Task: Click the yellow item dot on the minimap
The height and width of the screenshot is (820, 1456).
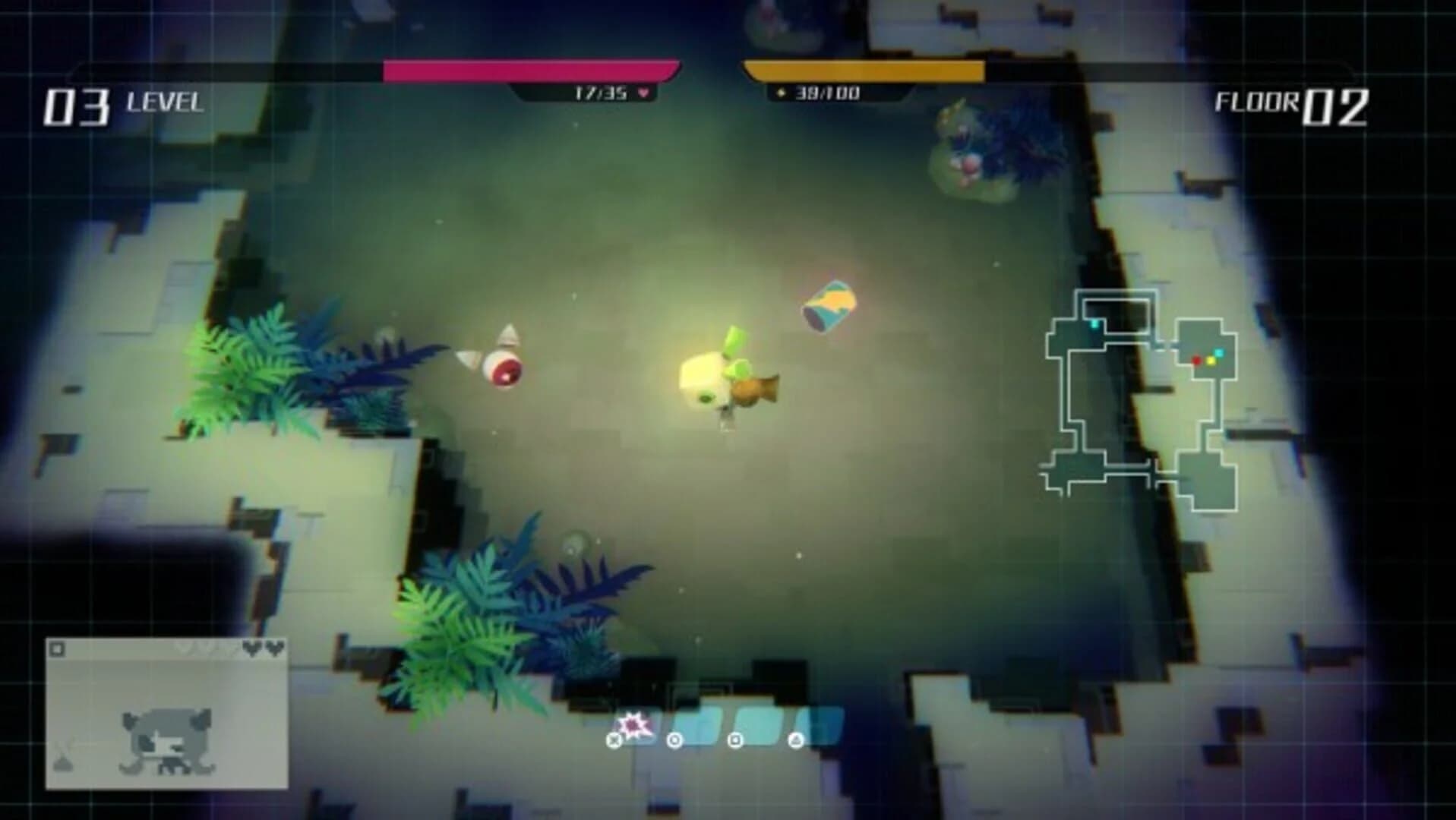Action: pos(1211,361)
